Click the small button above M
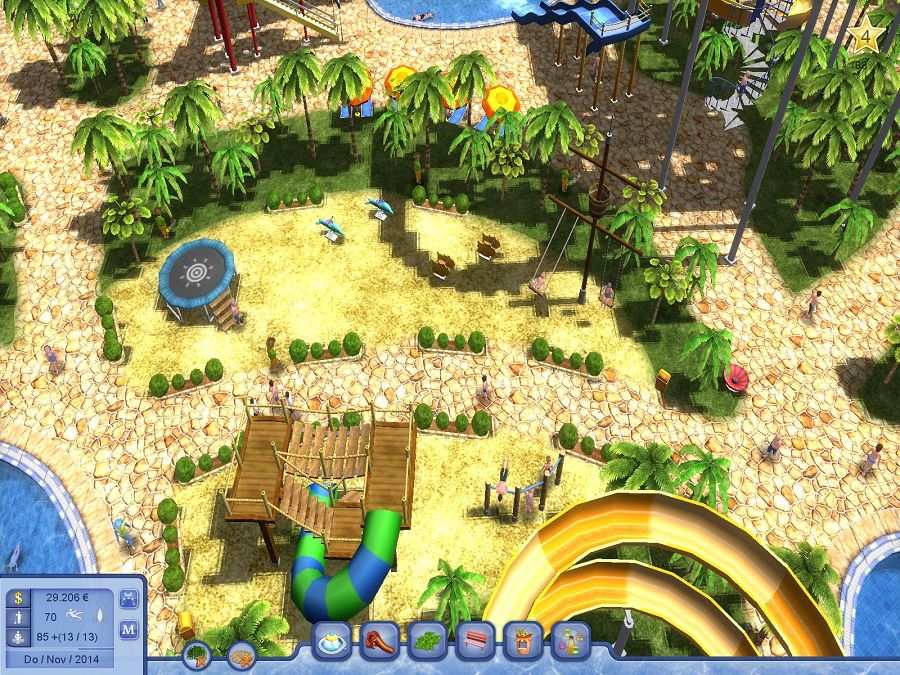900x675 pixels. coord(128,599)
